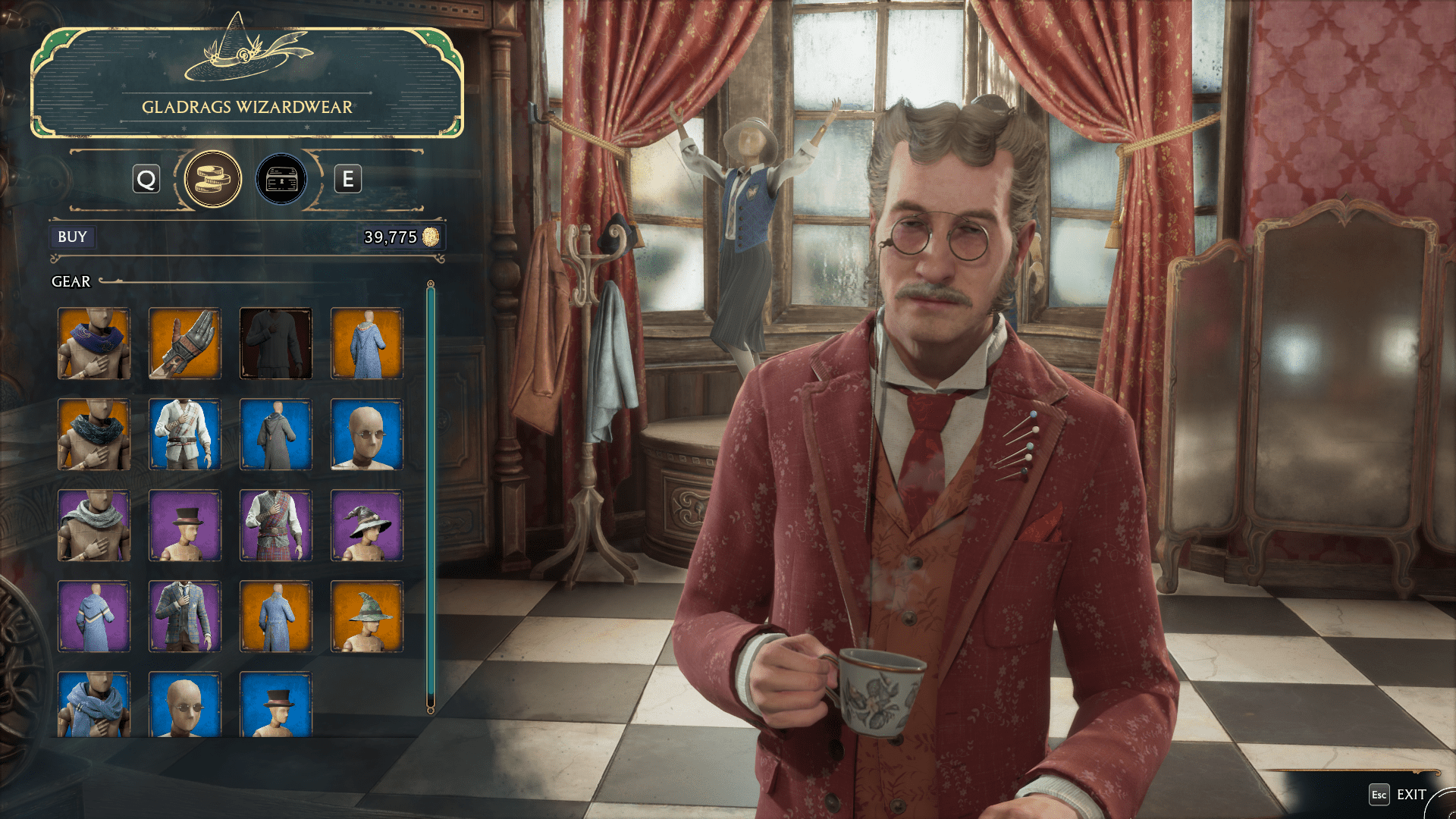
Task: Select the green pointed wizard hat
Action: [366, 617]
